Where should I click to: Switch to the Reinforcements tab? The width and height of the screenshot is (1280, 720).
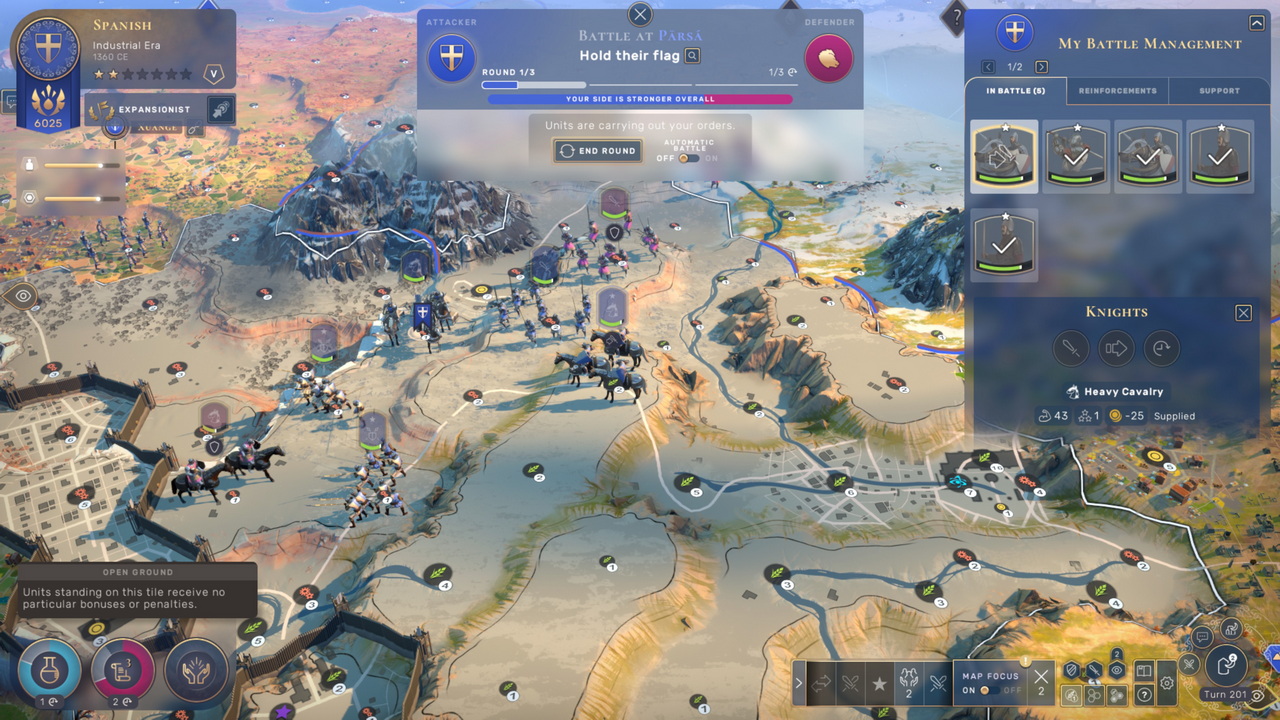[1117, 91]
